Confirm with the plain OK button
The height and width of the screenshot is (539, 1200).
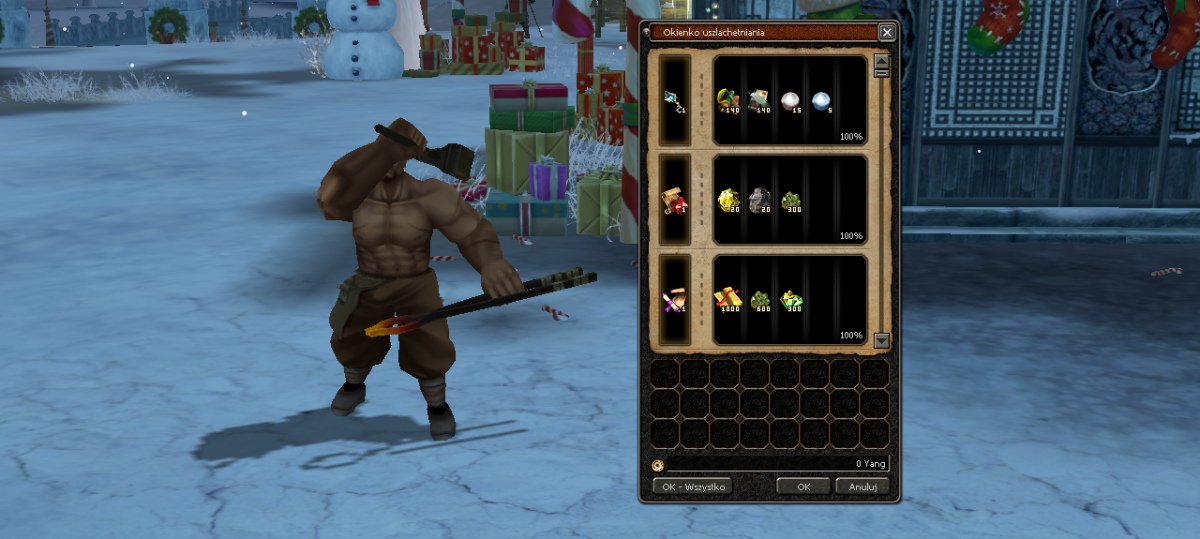[804, 486]
